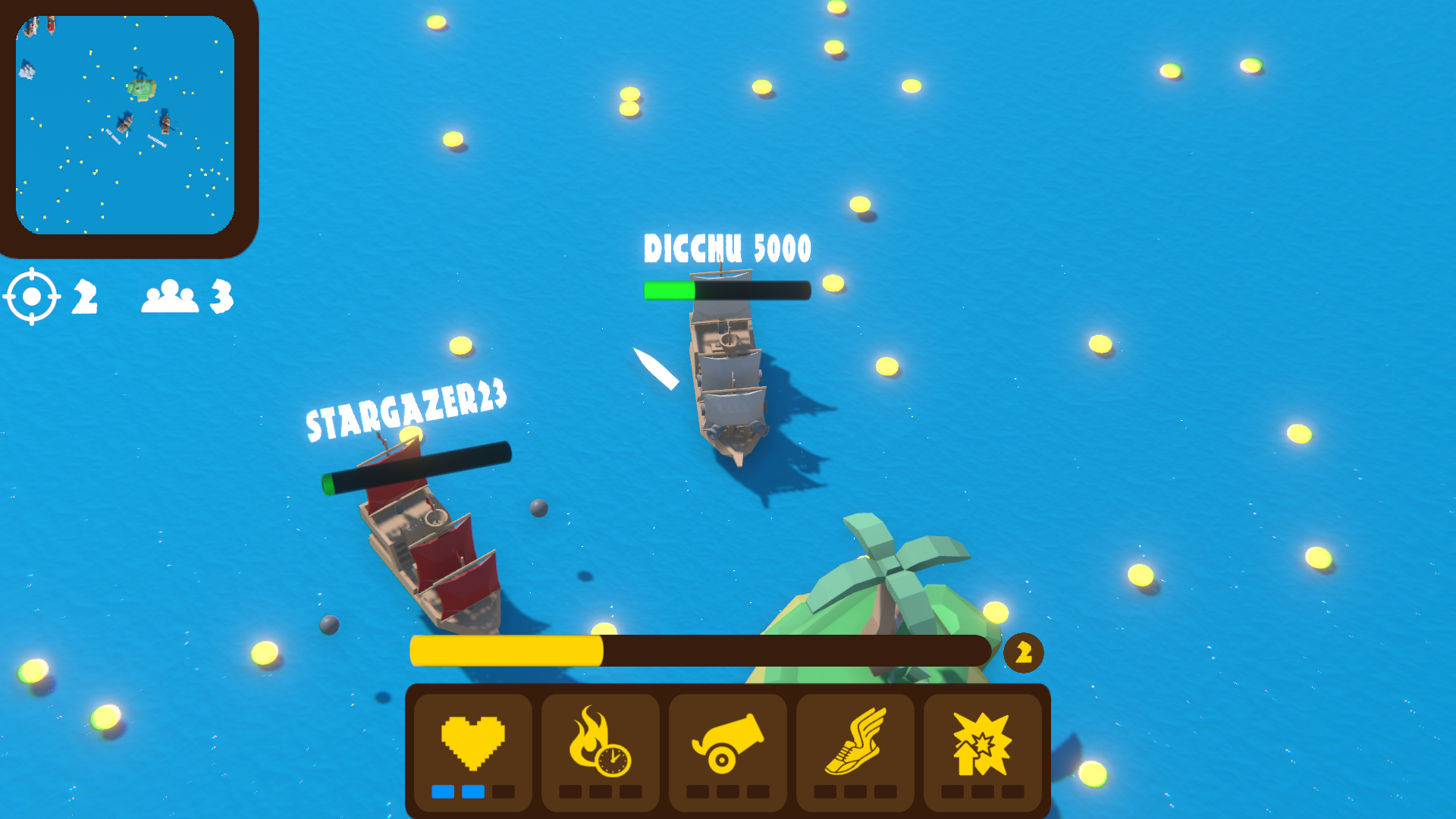The image size is (1456, 819).
Task: Click the minimap in the corner
Action: (x=125, y=125)
